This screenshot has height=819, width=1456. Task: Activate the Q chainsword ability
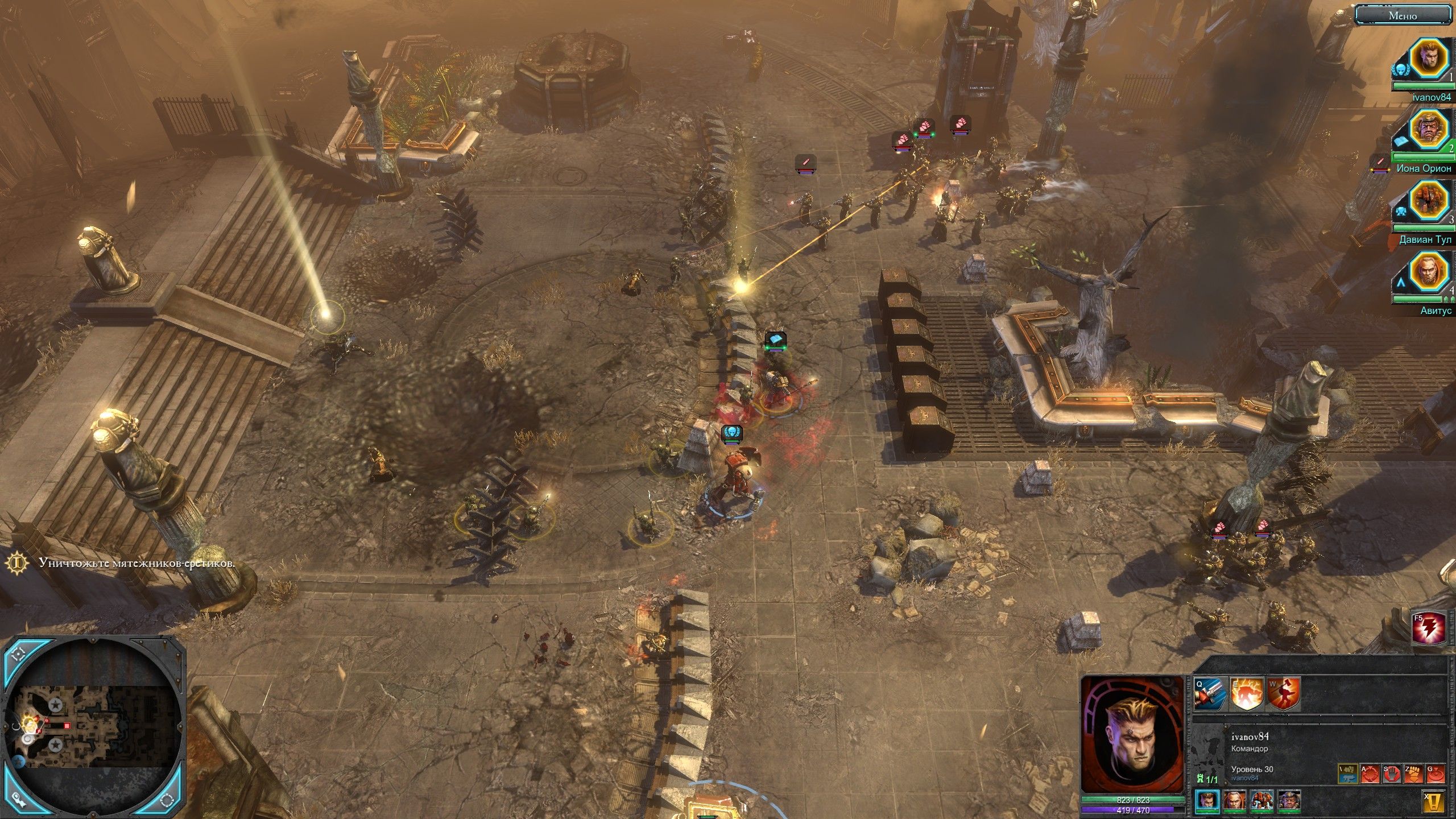(x=1210, y=693)
